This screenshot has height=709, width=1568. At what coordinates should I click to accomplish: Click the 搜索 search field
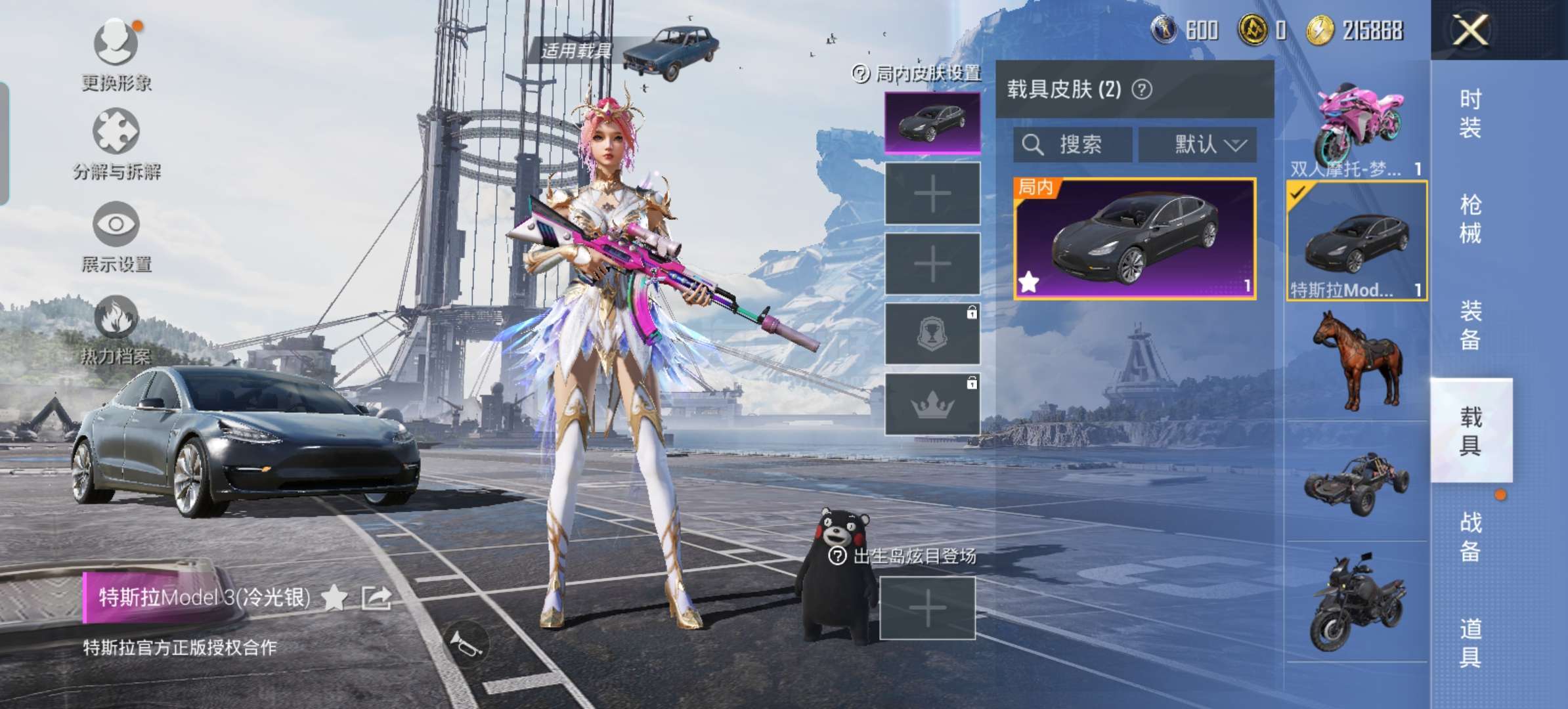click(1072, 144)
